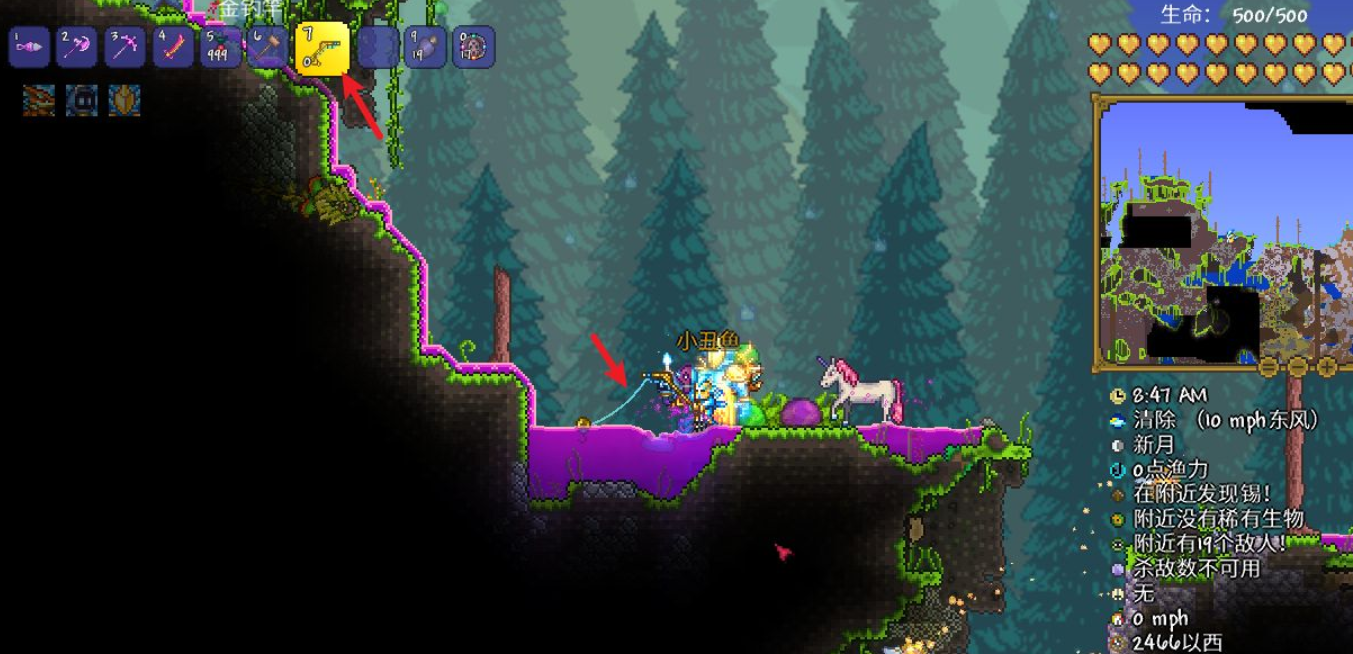Screen dimensions: 1353x654
Task: Switch to the wooden hammer slot
Action: [x=269, y=47]
